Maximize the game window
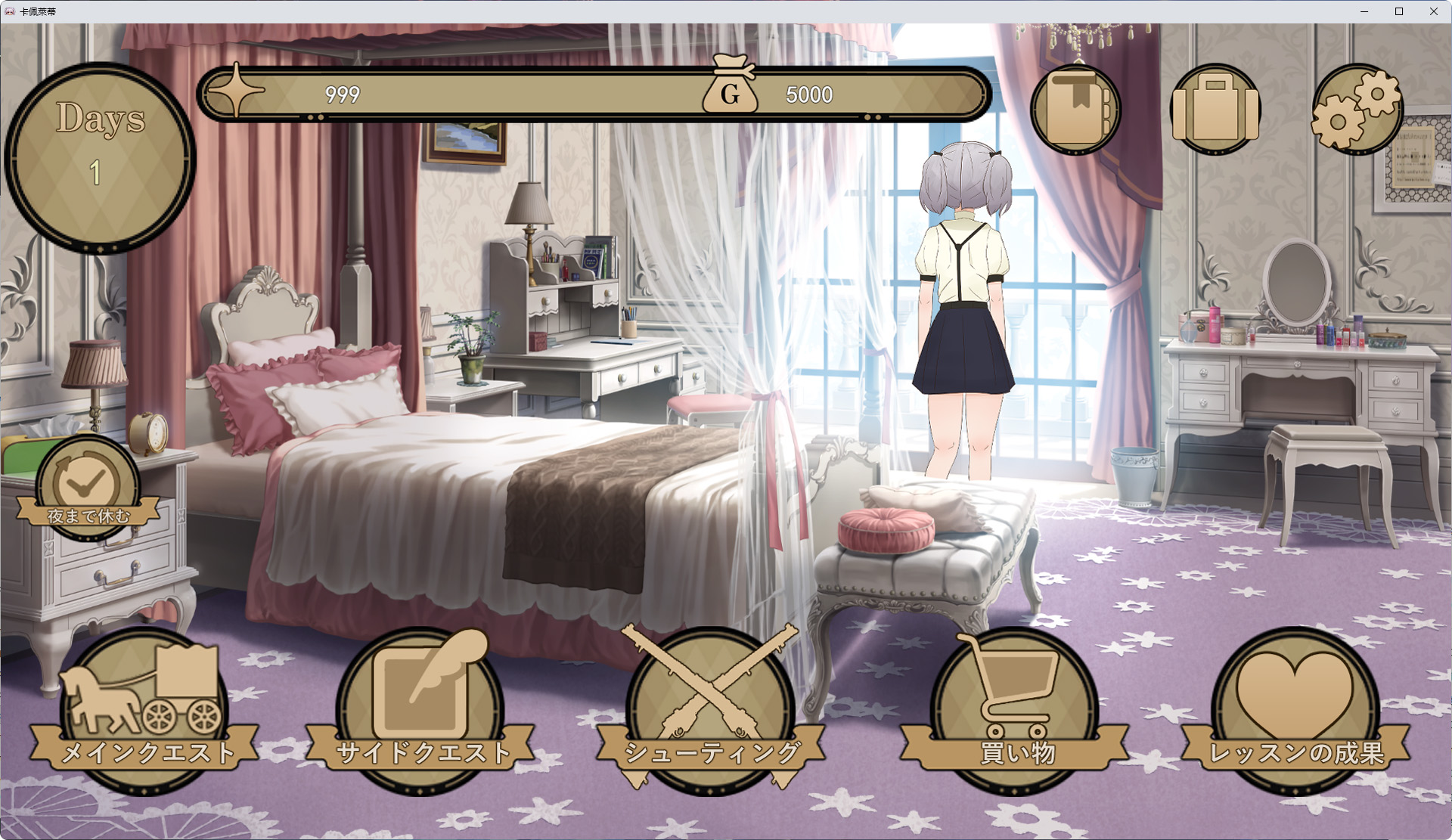The height and width of the screenshot is (840, 1452). click(x=1399, y=11)
